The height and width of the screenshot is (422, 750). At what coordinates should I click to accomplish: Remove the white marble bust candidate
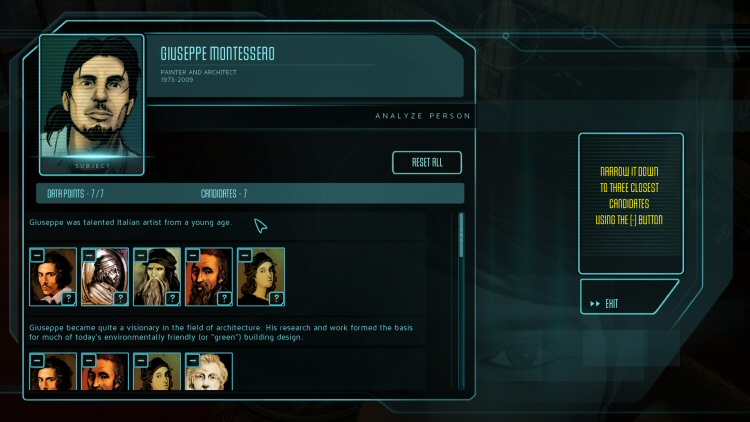tap(192, 359)
